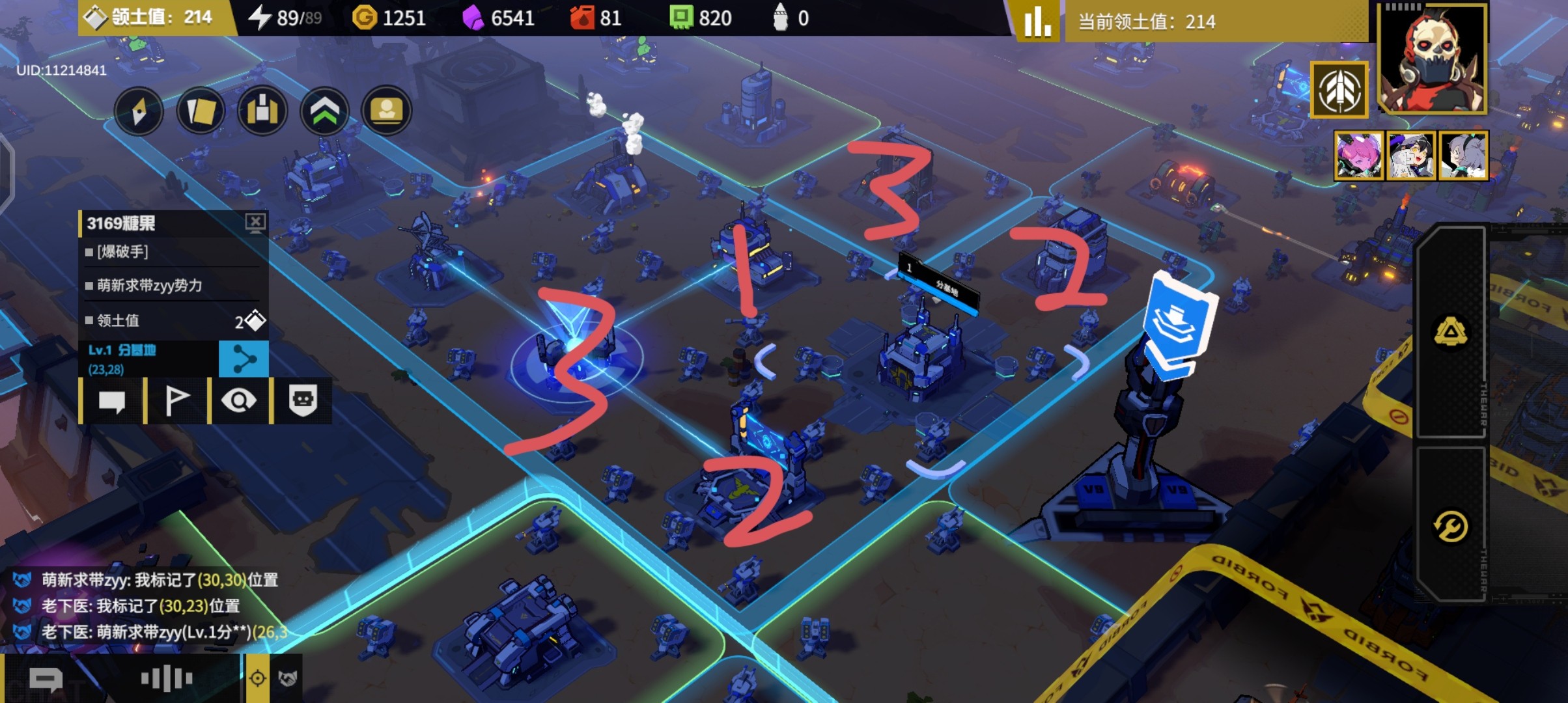Open the chat window button

coord(46,680)
